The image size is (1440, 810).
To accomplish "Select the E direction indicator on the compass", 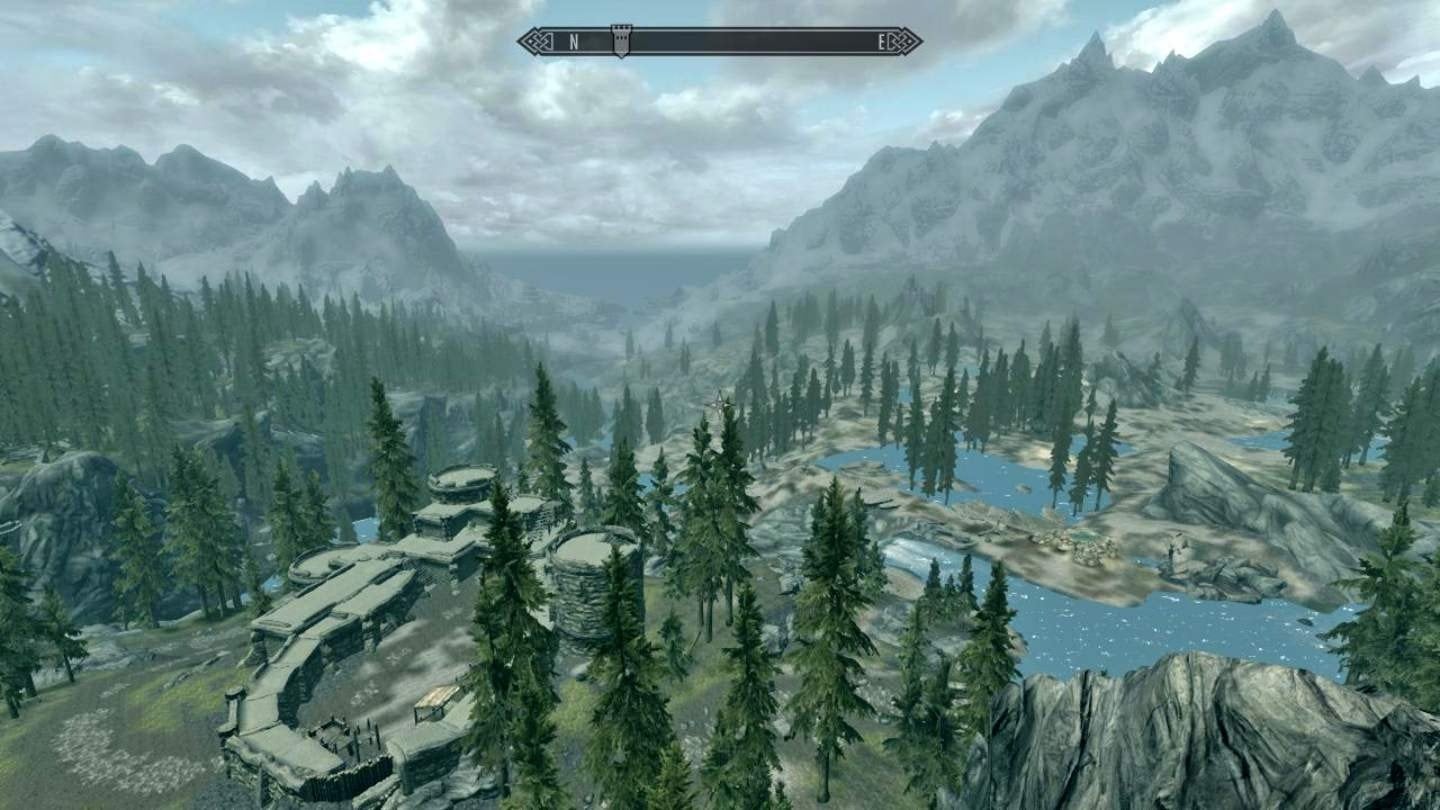I will (x=882, y=43).
